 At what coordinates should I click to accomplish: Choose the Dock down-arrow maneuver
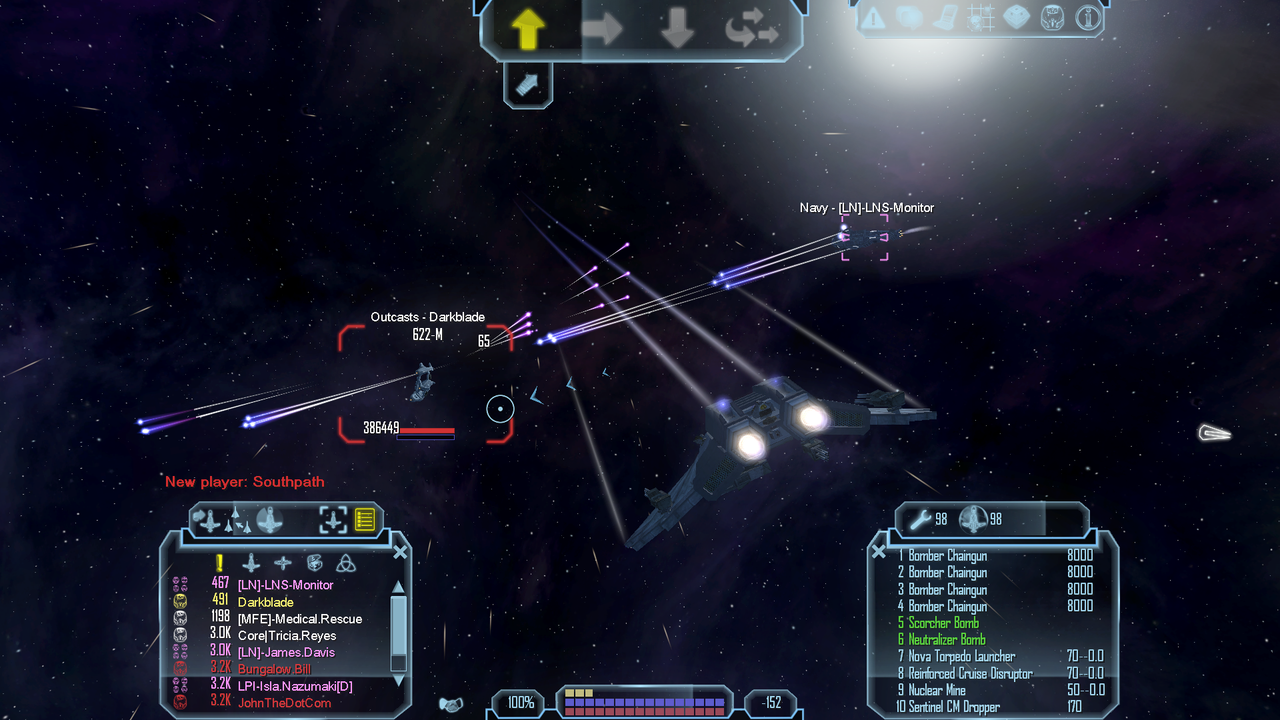(x=677, y=29)
